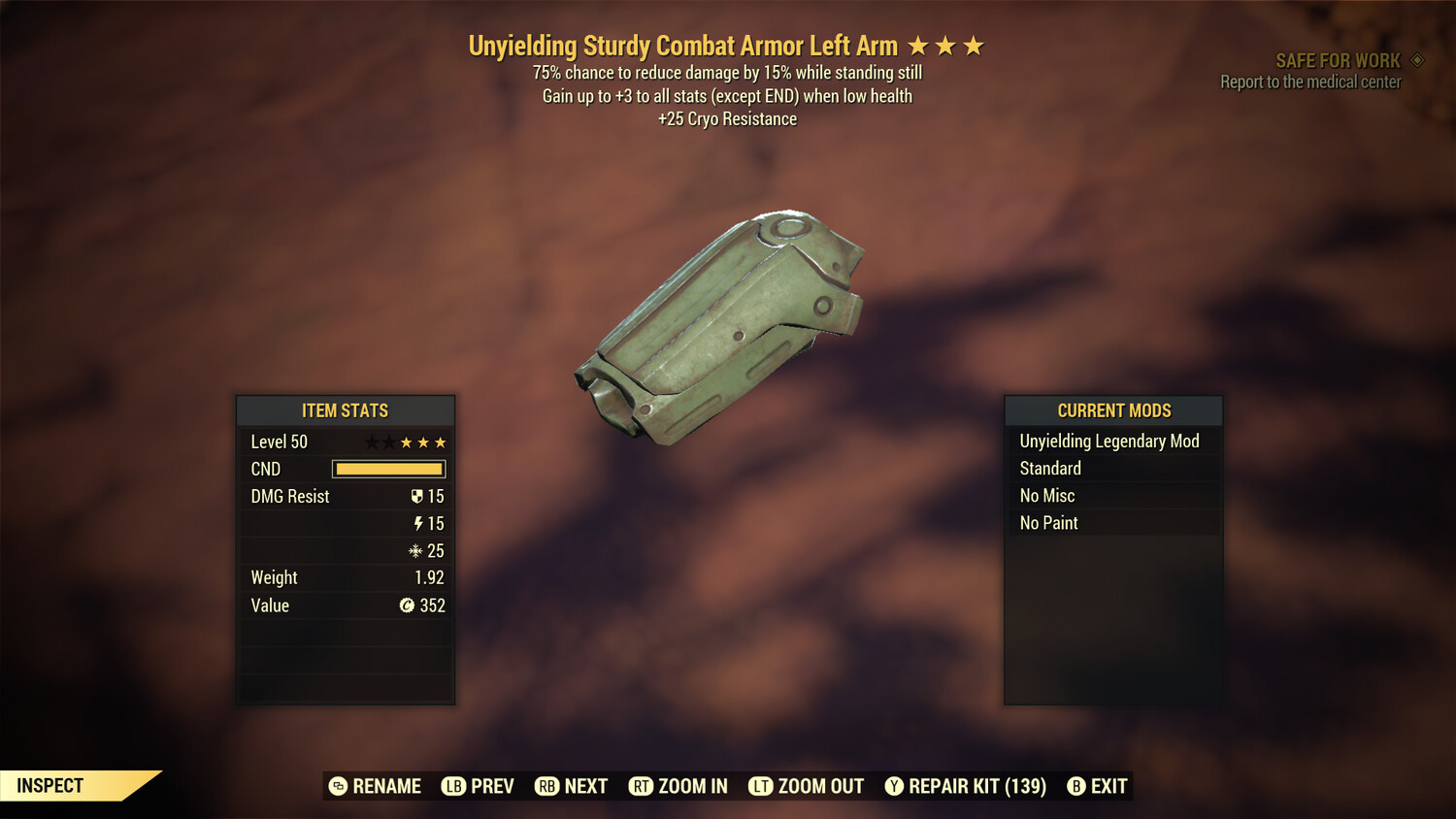The image size is (1456, 819).
Task: Select the lightning bolt energy resistance icon
Action: [417, 523]
